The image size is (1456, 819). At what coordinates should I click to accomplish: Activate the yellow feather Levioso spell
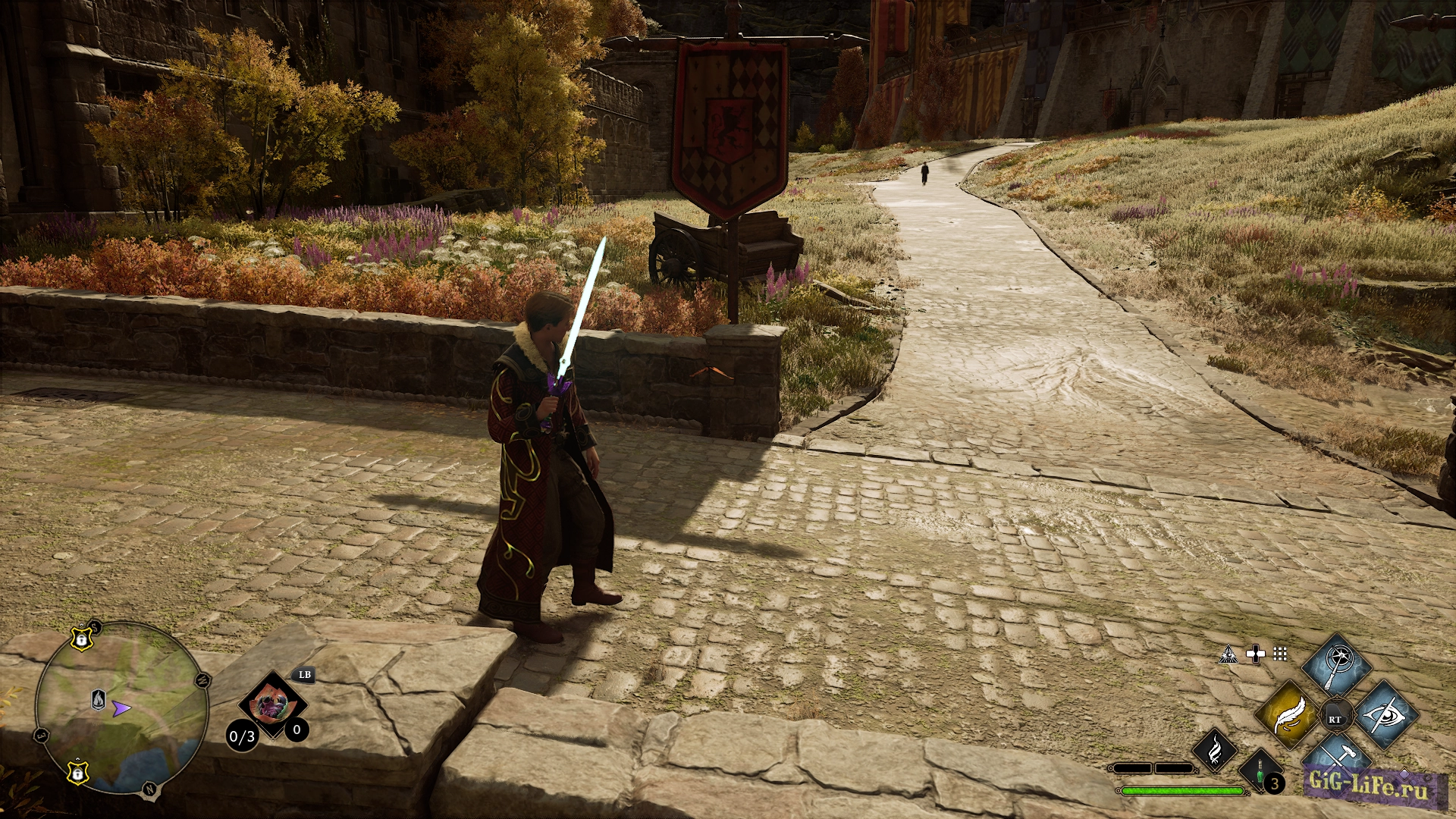pyautogui.click(x=1289, y=715)
